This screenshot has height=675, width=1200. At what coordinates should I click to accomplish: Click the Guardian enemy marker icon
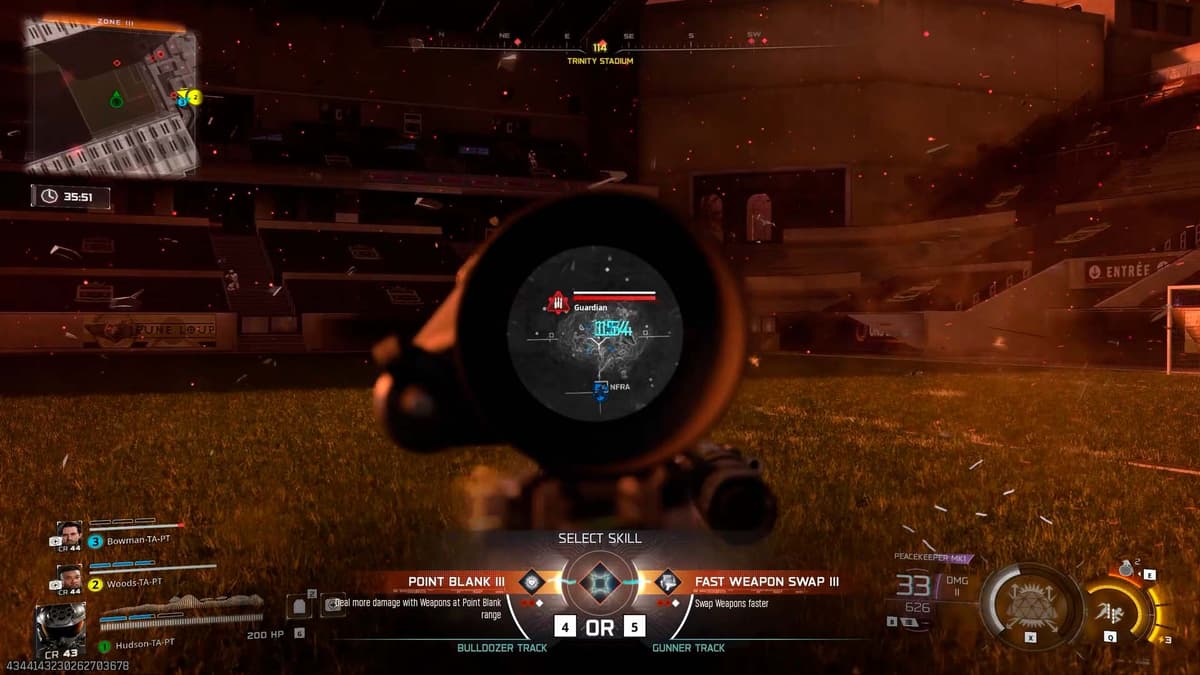(557, 302)
